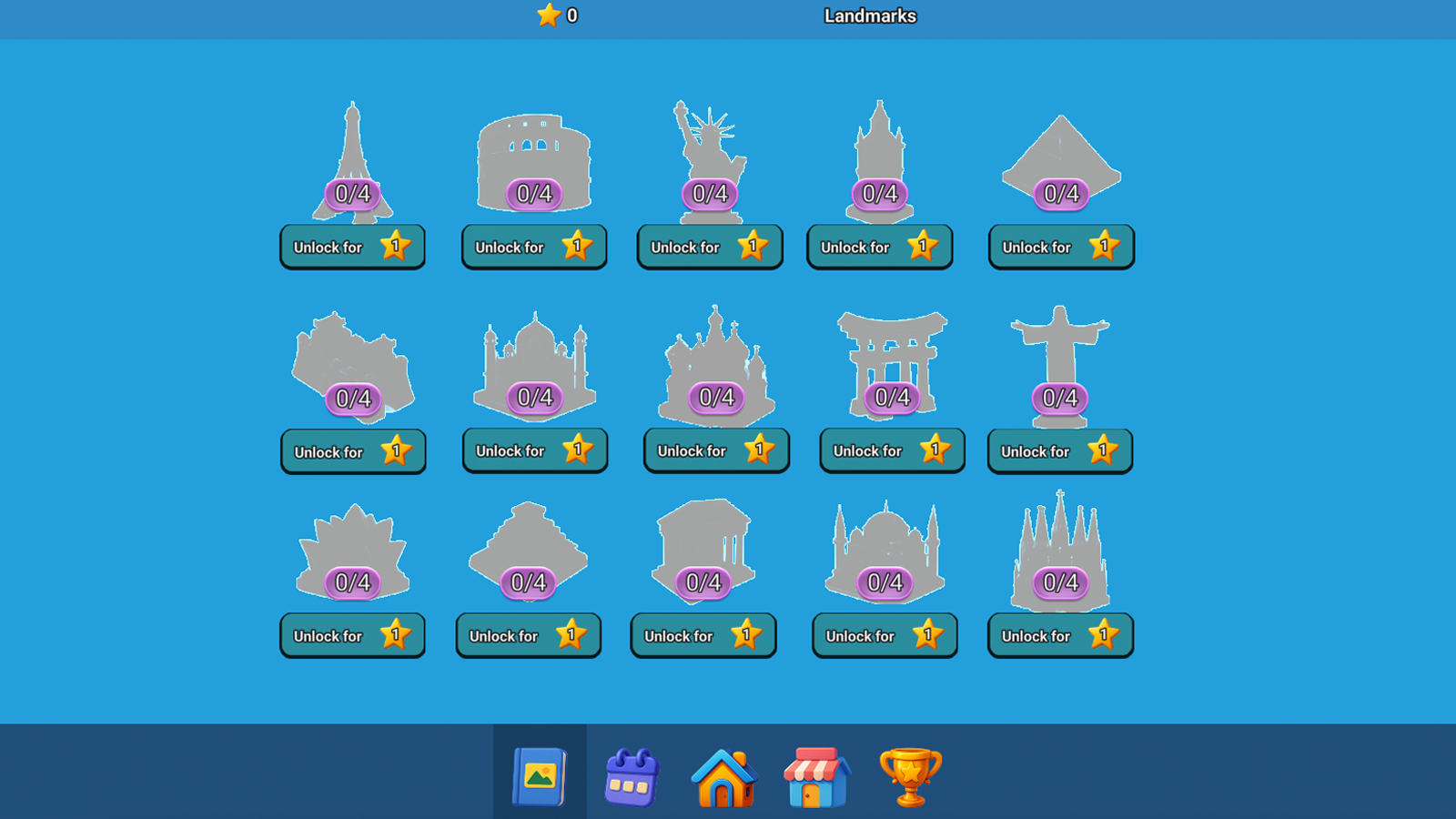1456x819 pixels.
Task: Unlock the Taj Mahal landmark
Action: (x=534, y=450)
